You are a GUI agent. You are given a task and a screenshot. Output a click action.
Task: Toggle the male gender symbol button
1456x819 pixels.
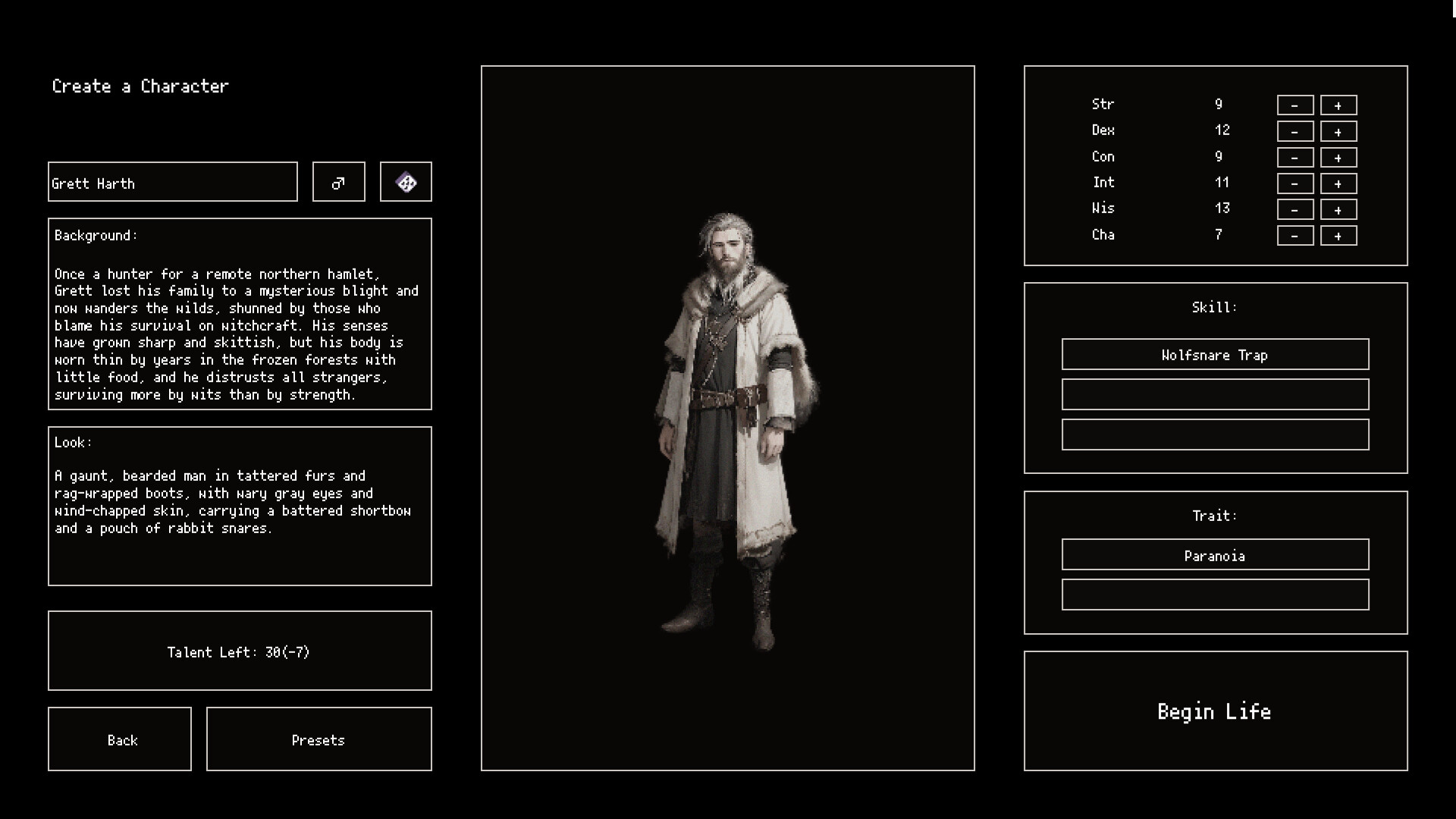click(x=338, y=182)
